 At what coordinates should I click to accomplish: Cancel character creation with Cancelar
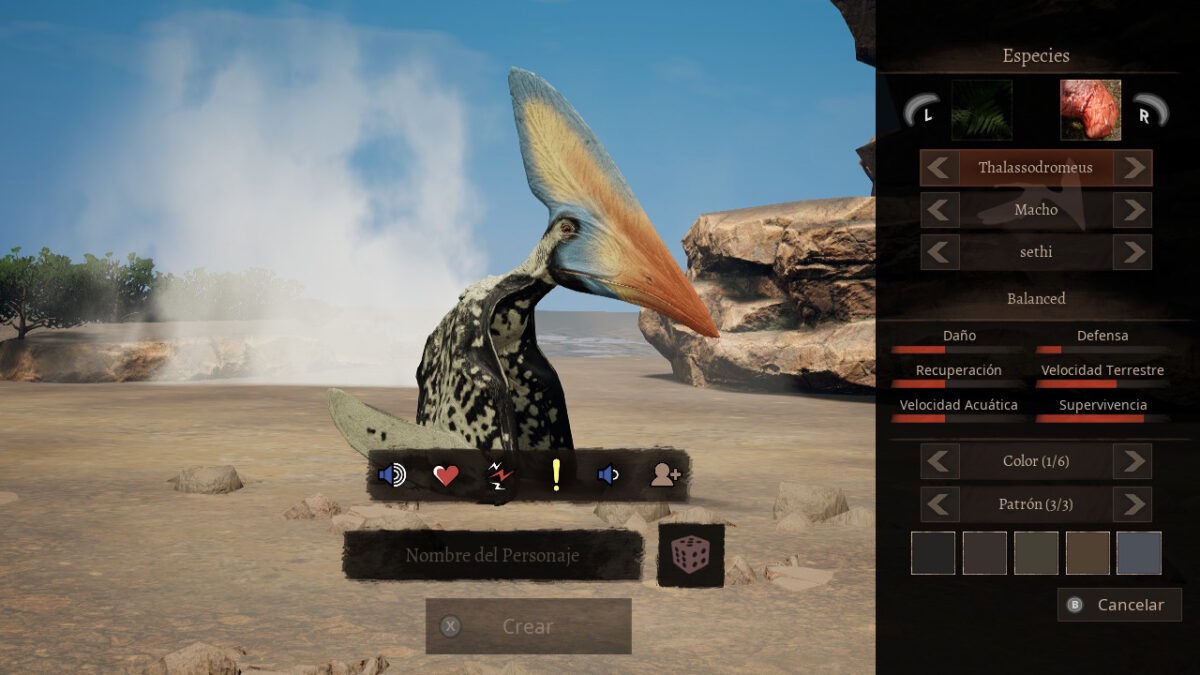tap(1119, 604)
